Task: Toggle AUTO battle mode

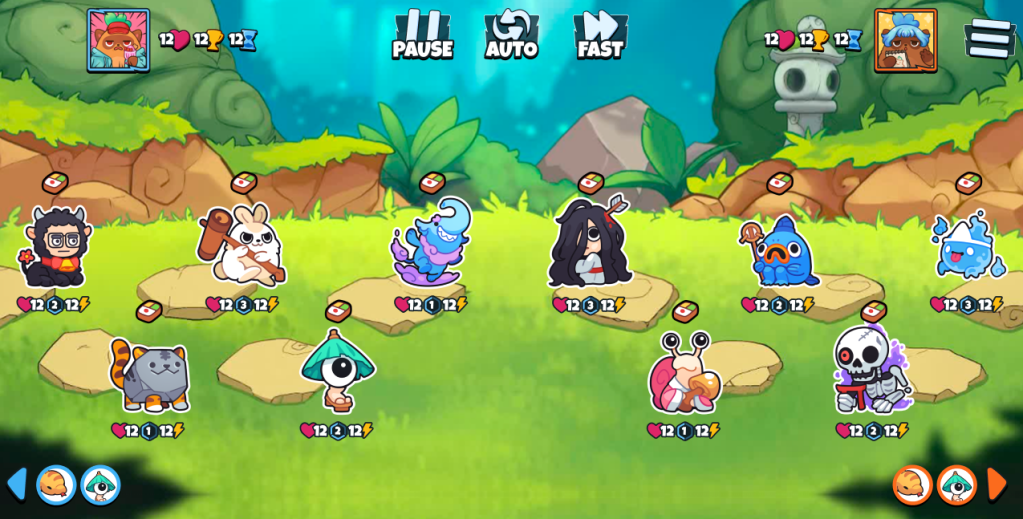Action: 511,35
